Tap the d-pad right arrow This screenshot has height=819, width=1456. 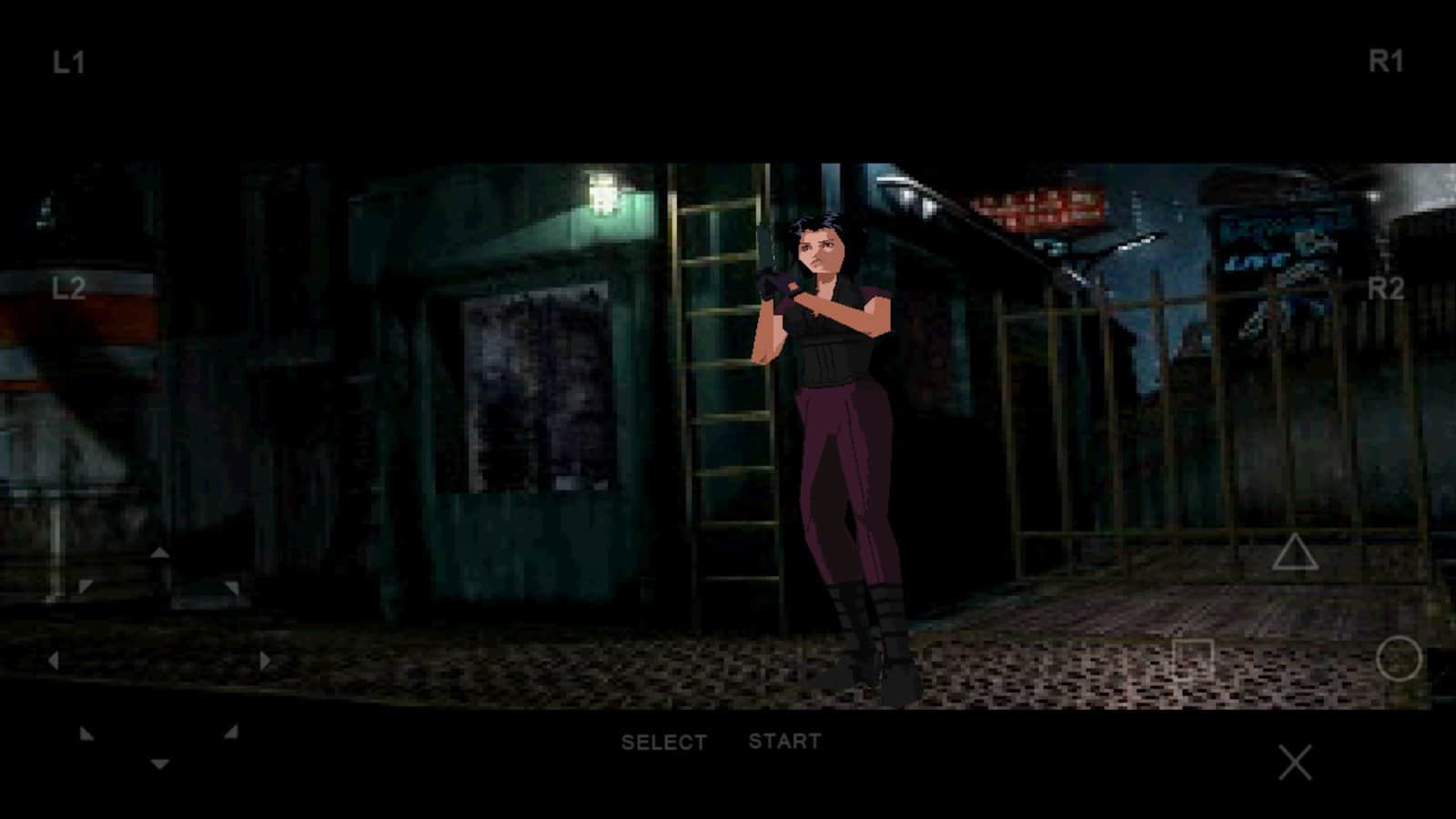(265, 660)
